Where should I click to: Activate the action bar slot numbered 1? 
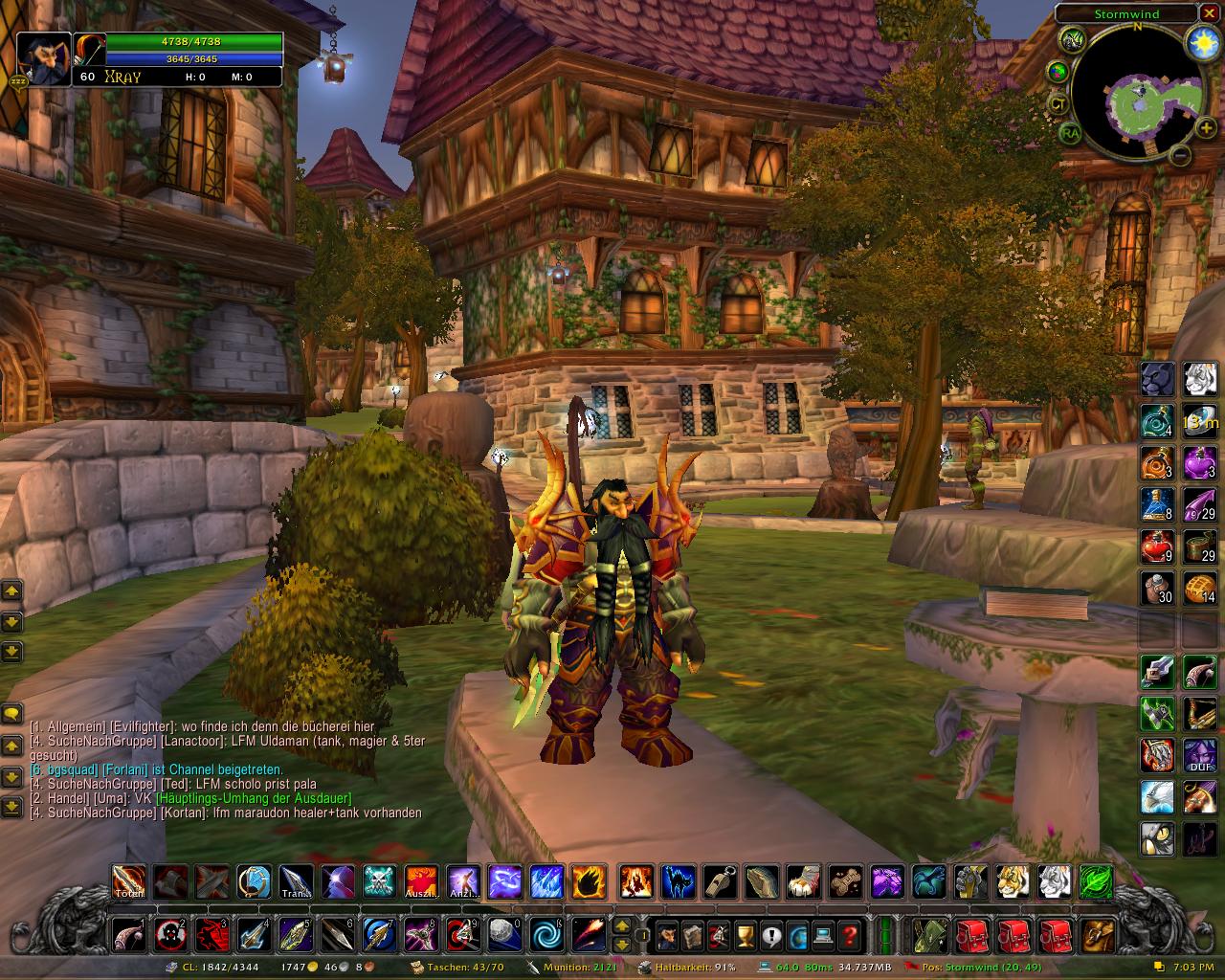pos(129,934)
